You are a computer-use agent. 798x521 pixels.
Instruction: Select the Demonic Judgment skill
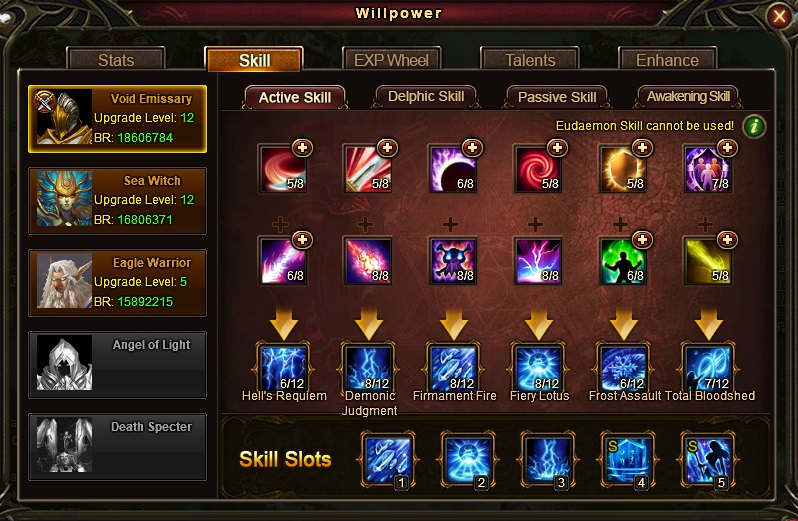pyautogui.click(x=369, y=367)
